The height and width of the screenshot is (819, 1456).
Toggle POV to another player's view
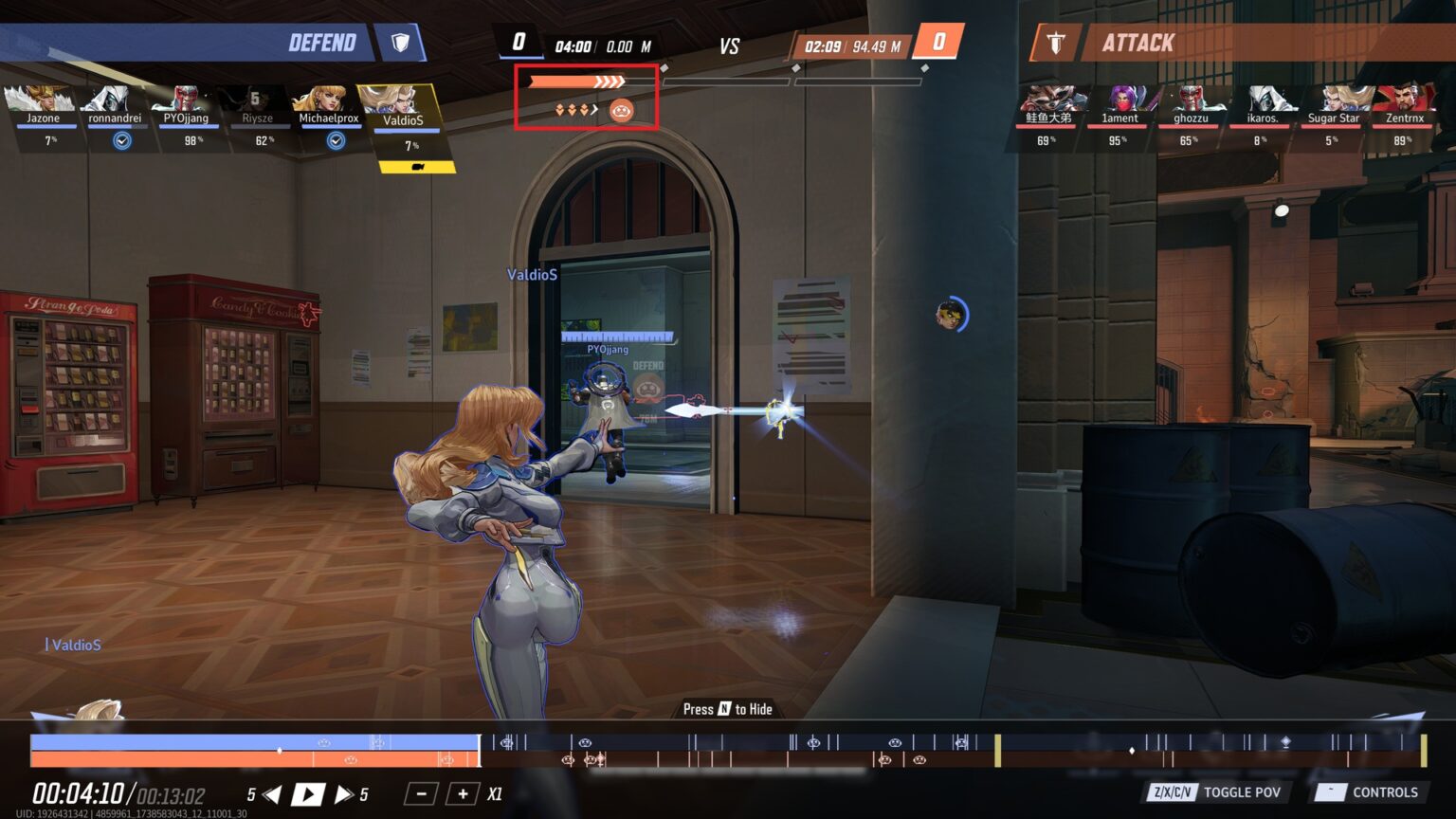[x=1242, y=792]
